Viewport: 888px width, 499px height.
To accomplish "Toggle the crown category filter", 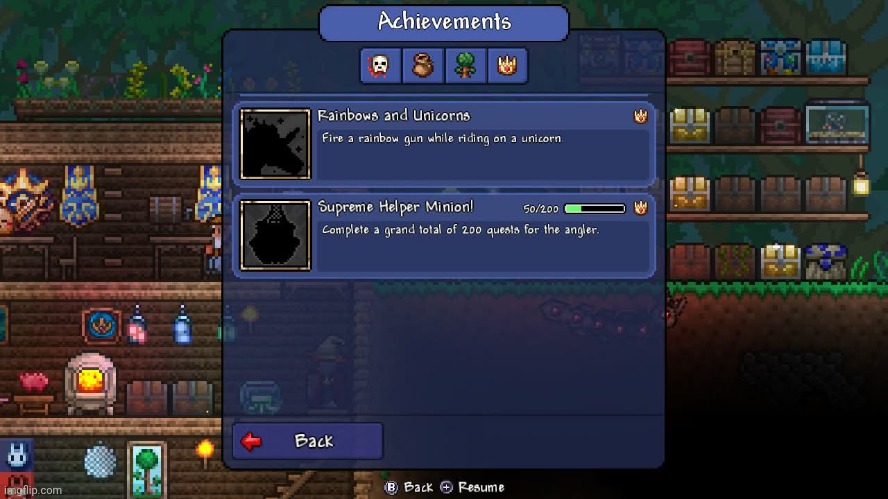I will pyautogui.click(x=507, y=67).
